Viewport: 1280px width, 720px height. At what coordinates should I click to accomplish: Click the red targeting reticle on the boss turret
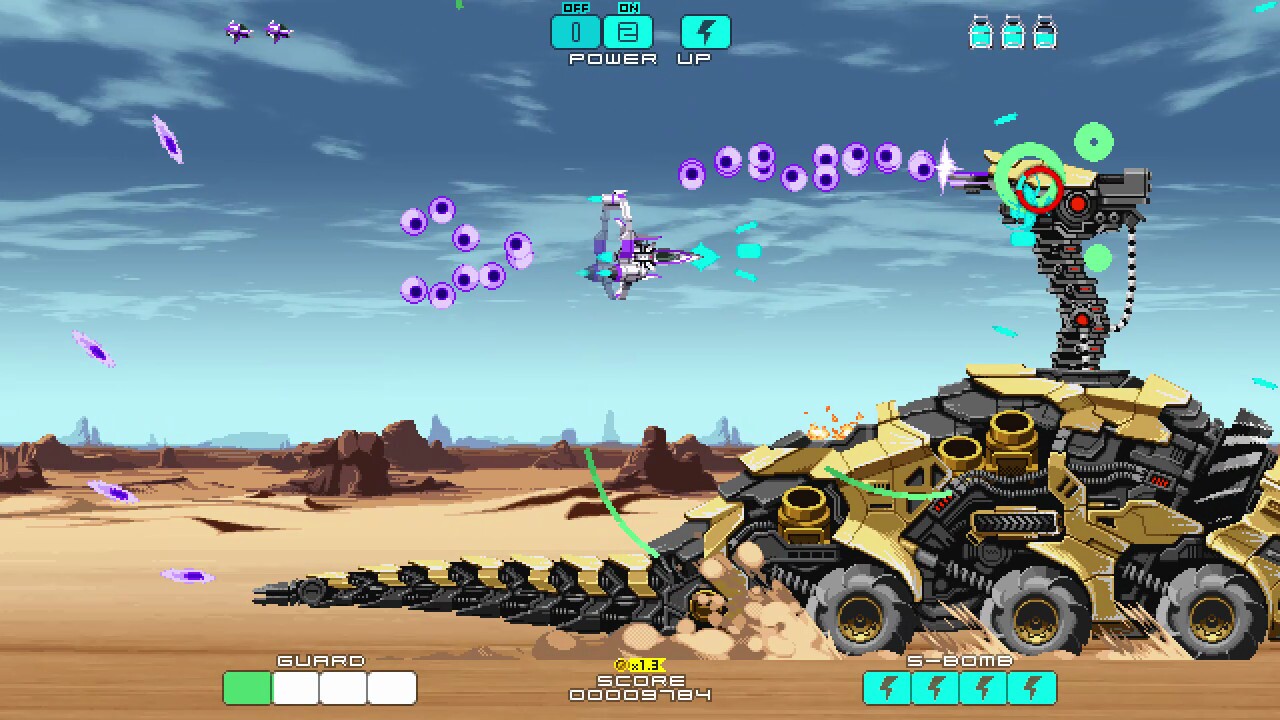click(x=1037, y=190)
